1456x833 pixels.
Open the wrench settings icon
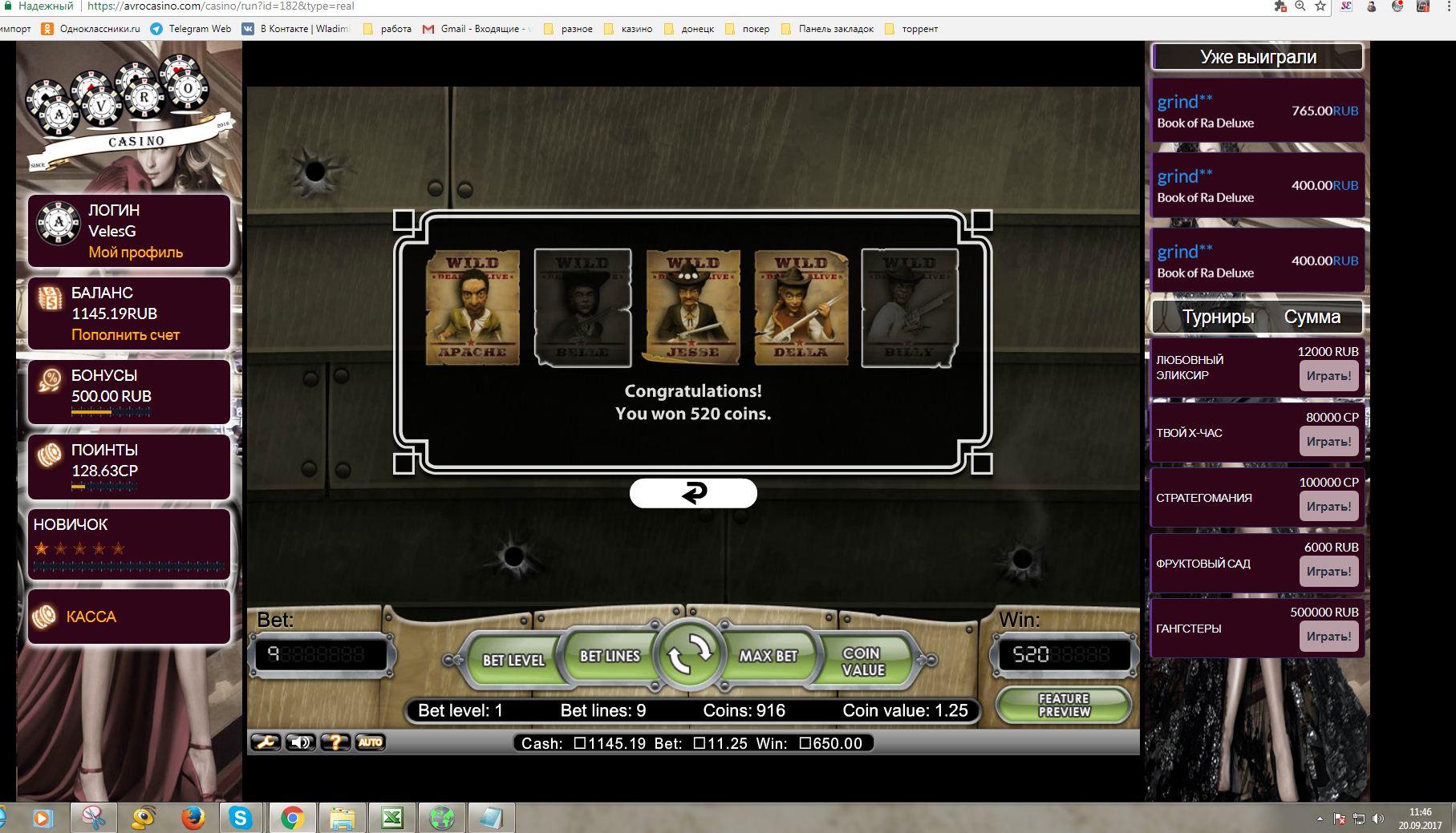[x=266, y=742]
